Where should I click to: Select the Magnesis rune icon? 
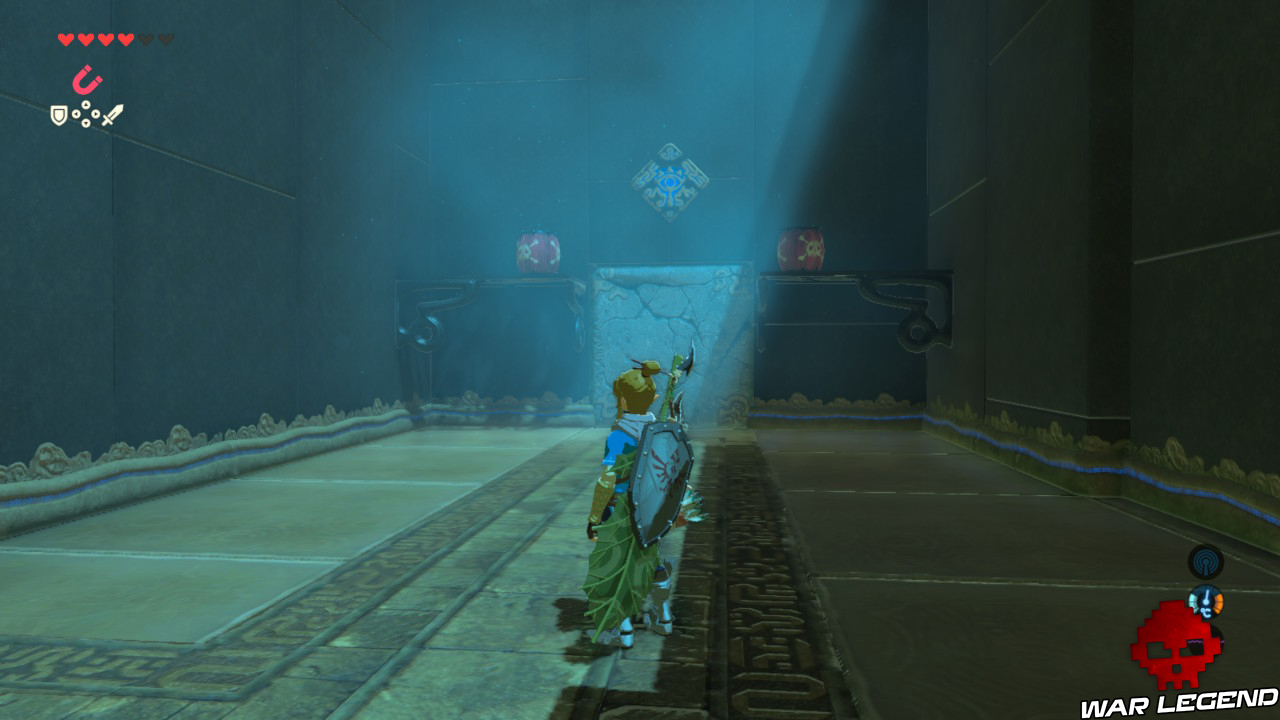(88, 80)
